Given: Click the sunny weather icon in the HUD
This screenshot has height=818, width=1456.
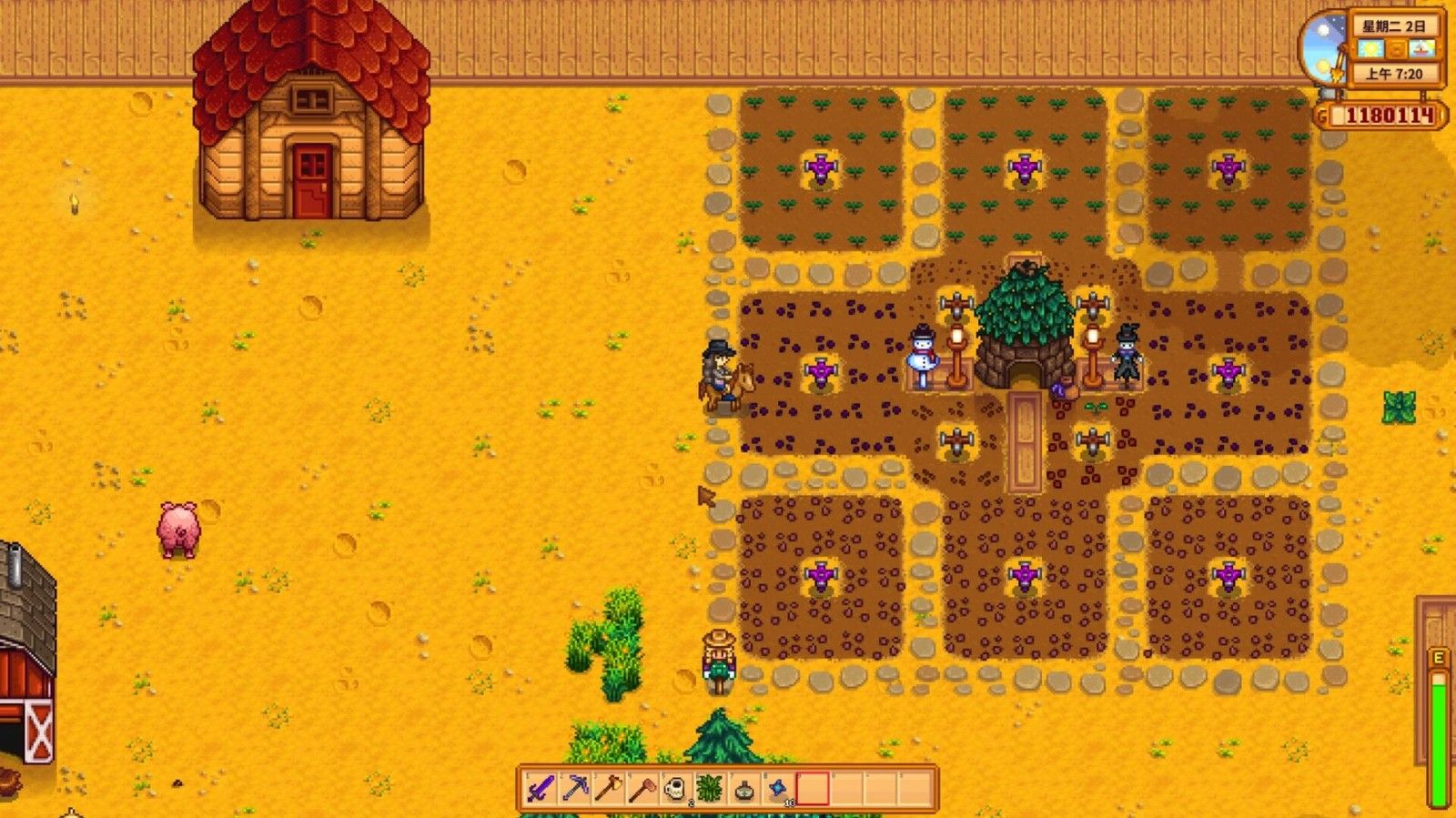Looking at the screenshot, I should 1370,48.
